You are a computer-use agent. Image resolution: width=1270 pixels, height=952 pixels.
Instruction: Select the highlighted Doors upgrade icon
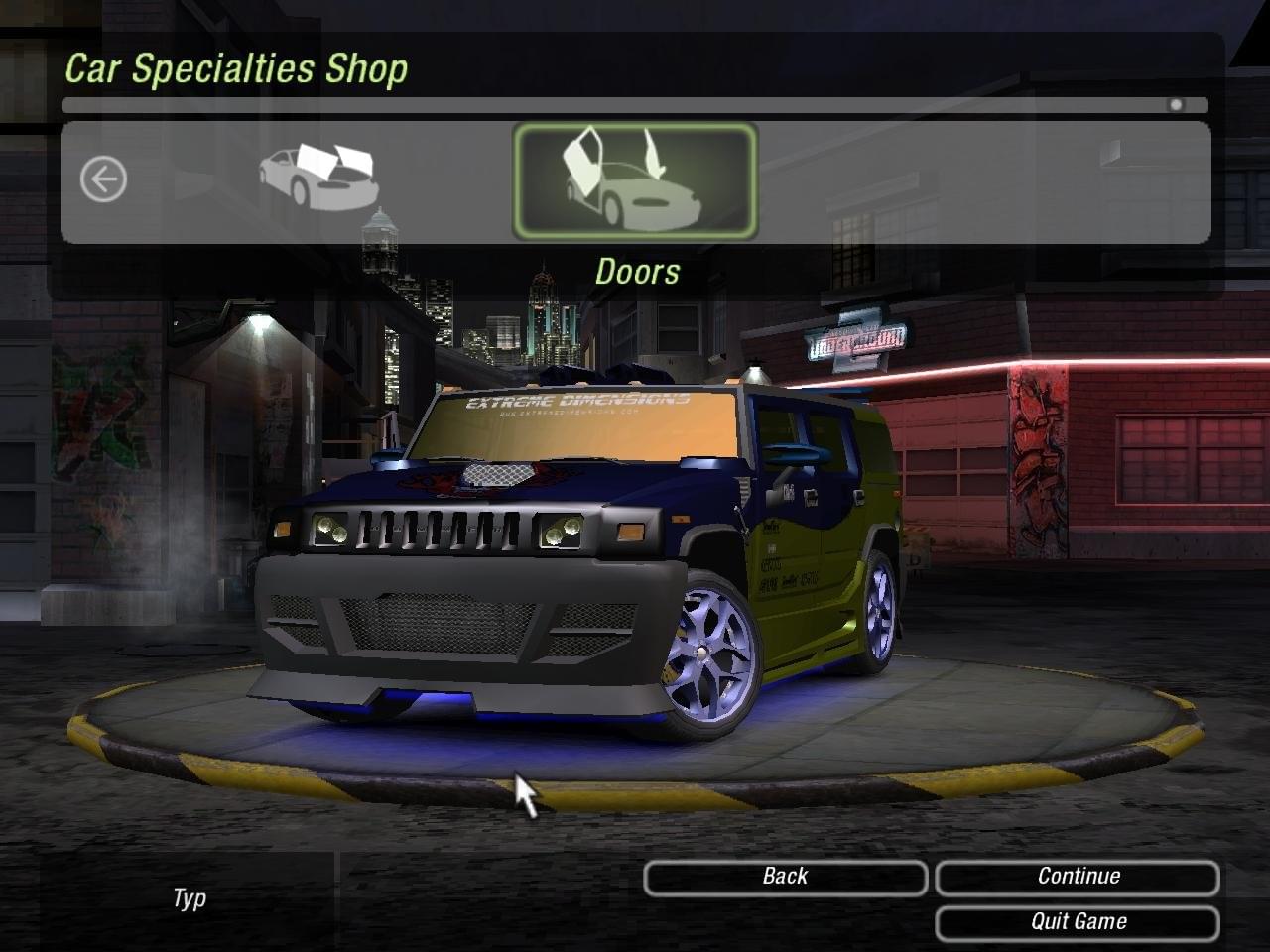tap(635, 180)
